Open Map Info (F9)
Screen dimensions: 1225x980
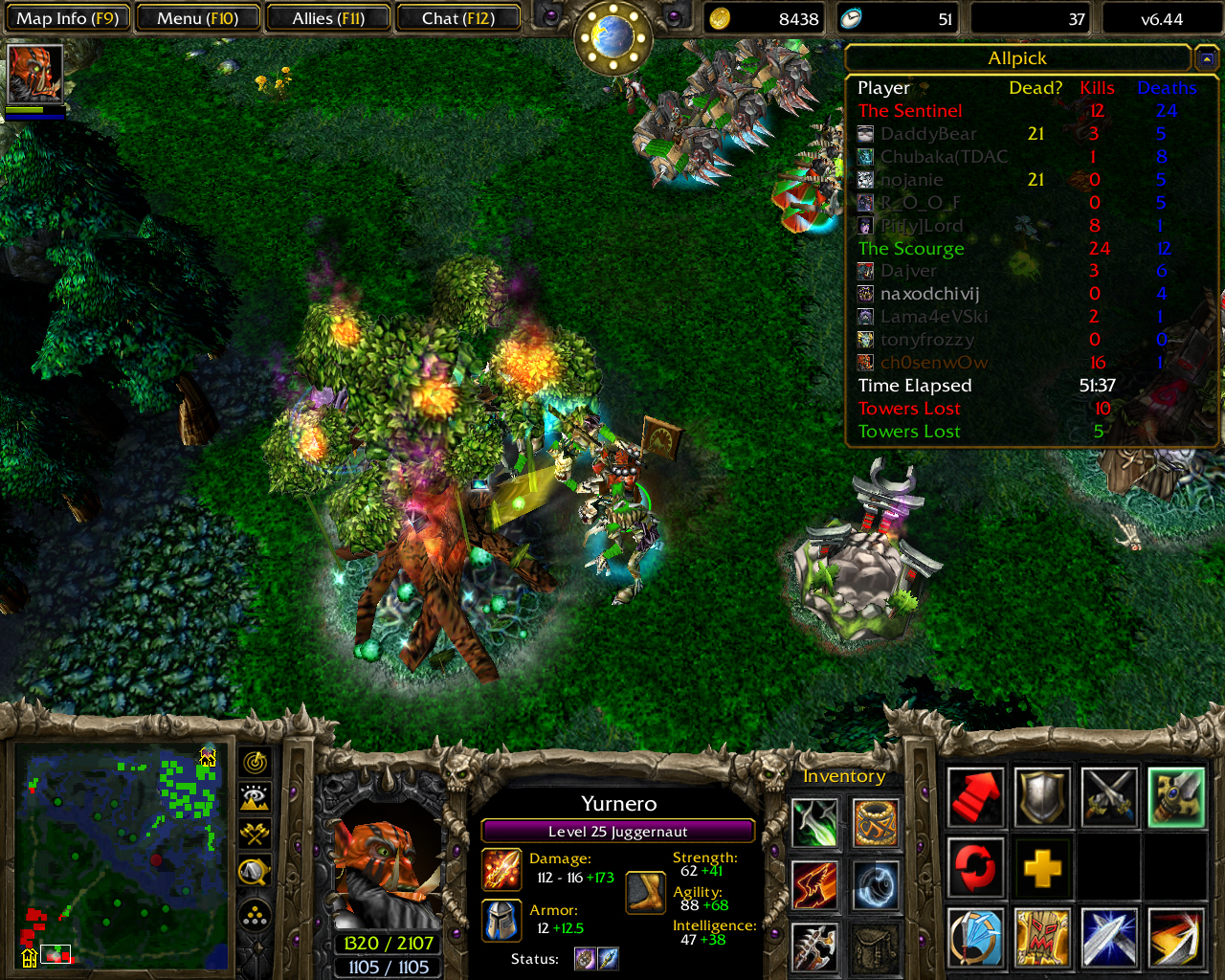click(x=67, y=16)
